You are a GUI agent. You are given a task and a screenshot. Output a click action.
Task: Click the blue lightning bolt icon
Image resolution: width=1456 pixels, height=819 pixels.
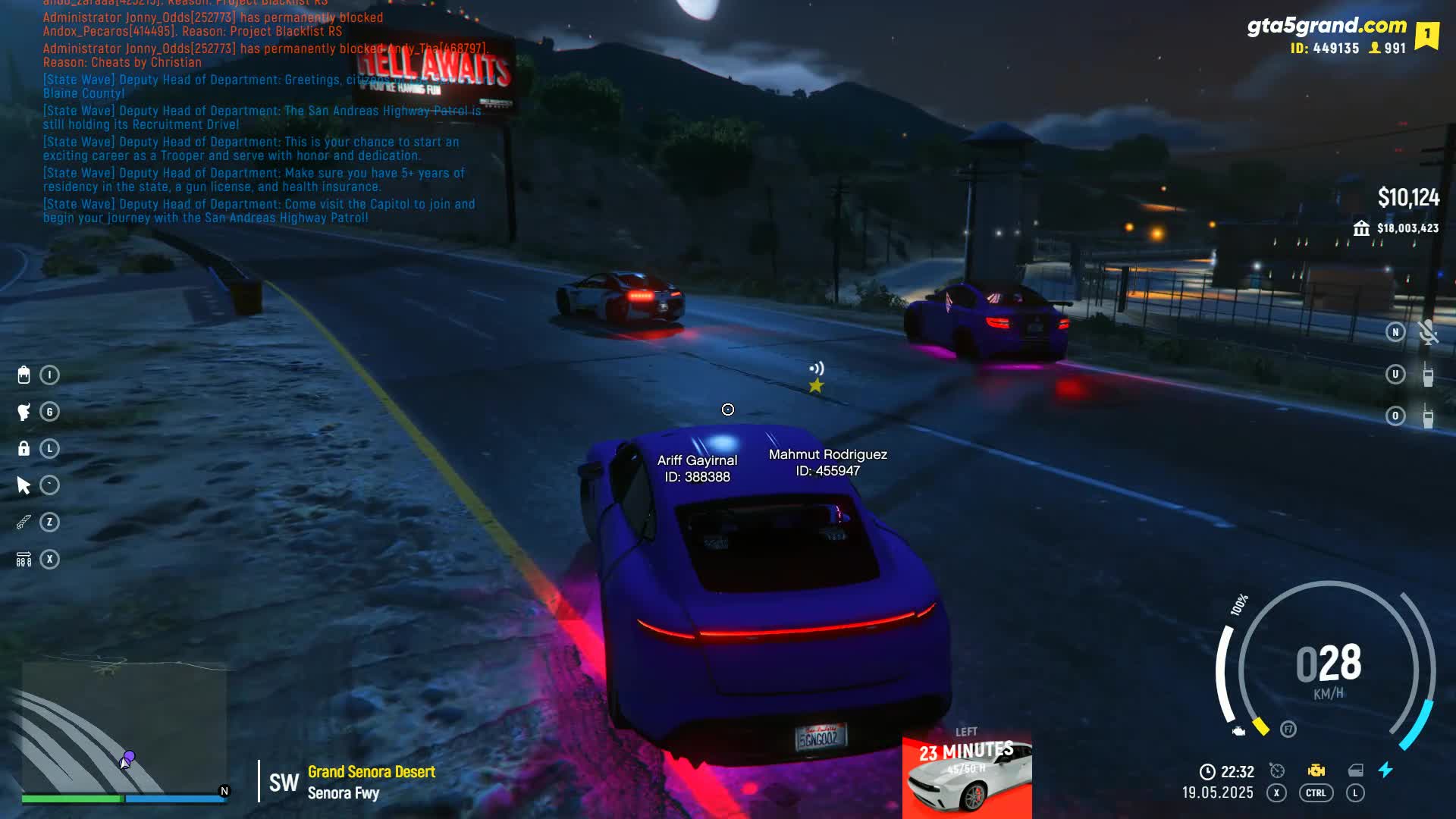coord(1385,770)
